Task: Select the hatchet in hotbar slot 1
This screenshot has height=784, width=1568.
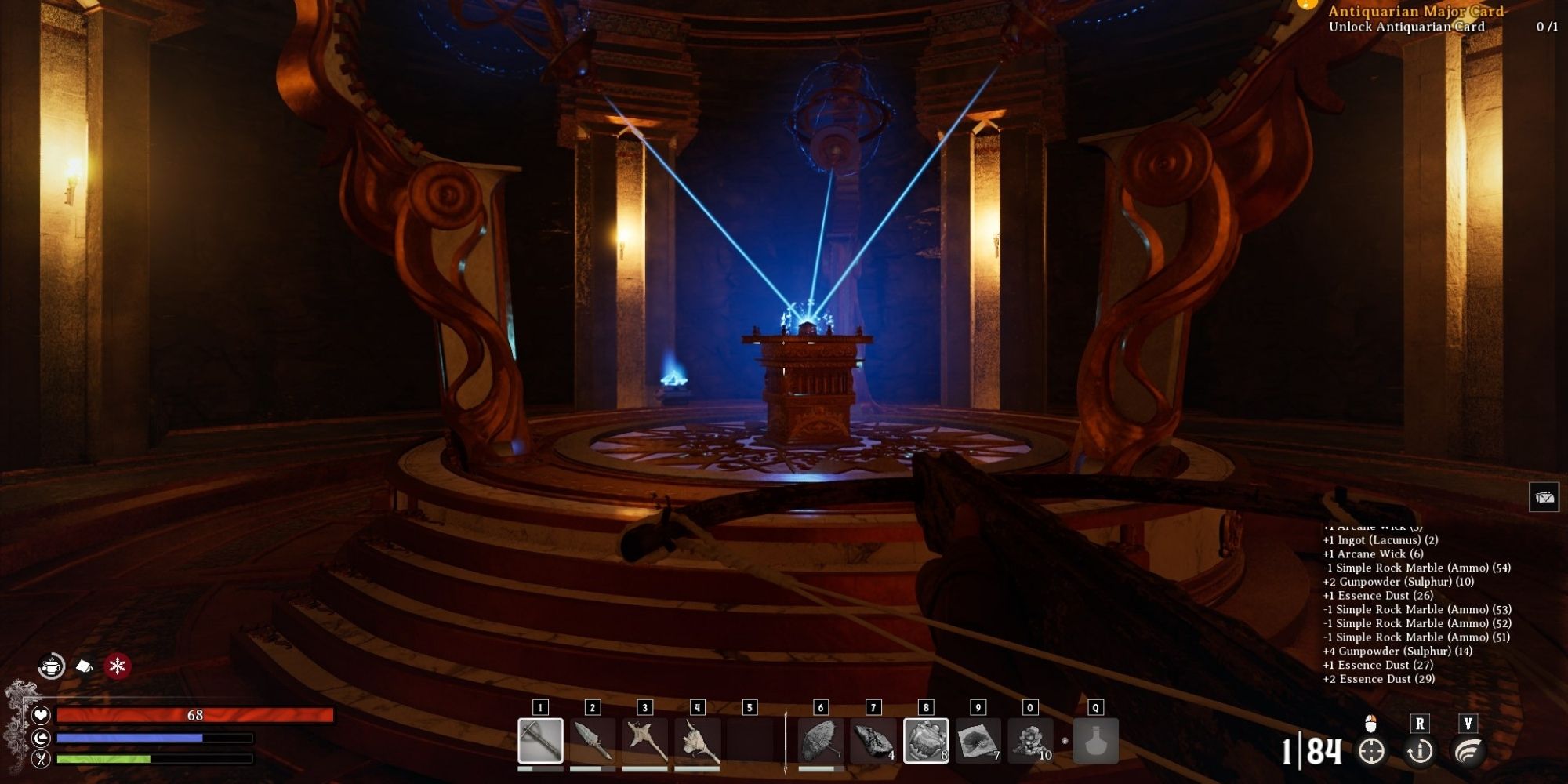Action: tap(540, 742)
